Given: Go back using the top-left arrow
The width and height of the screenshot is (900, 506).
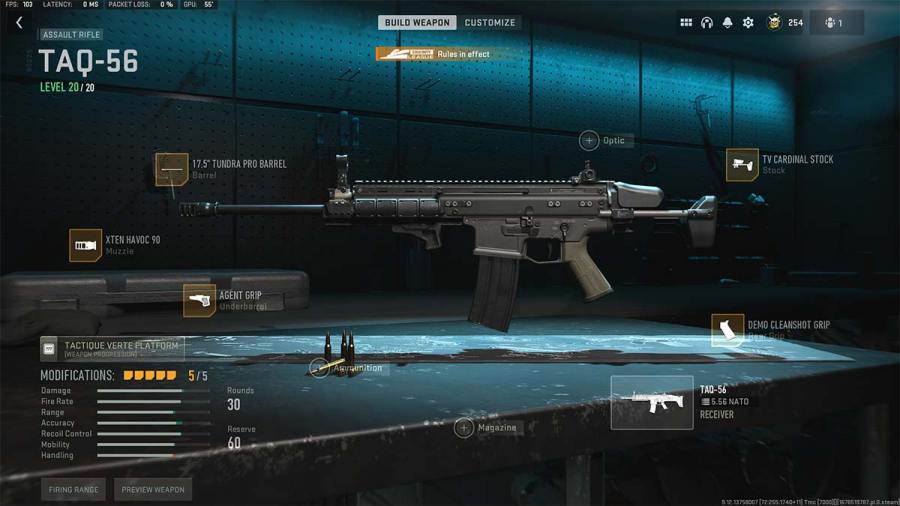Looking at the screenshot, I should click(18, 23).
